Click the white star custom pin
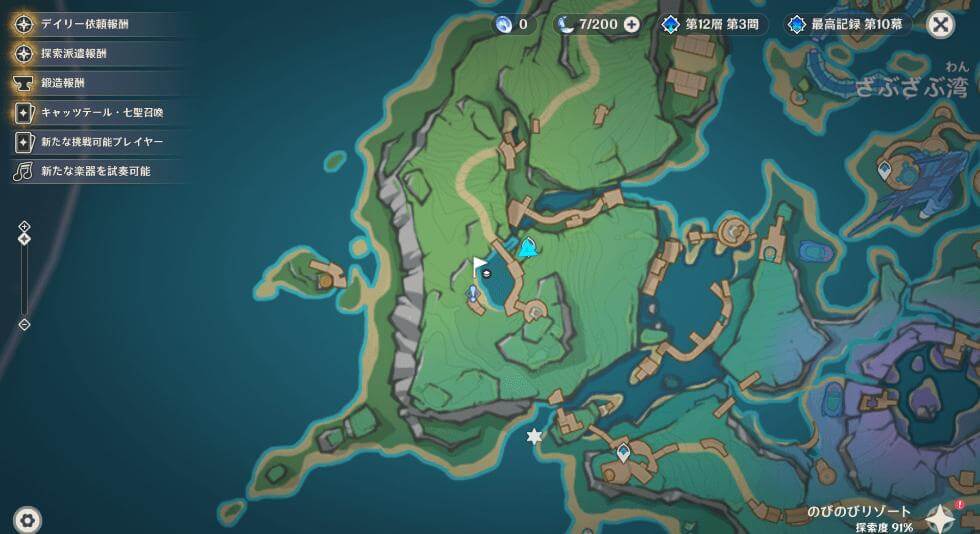This screenshot has width=980, height=534. (534, 436)
